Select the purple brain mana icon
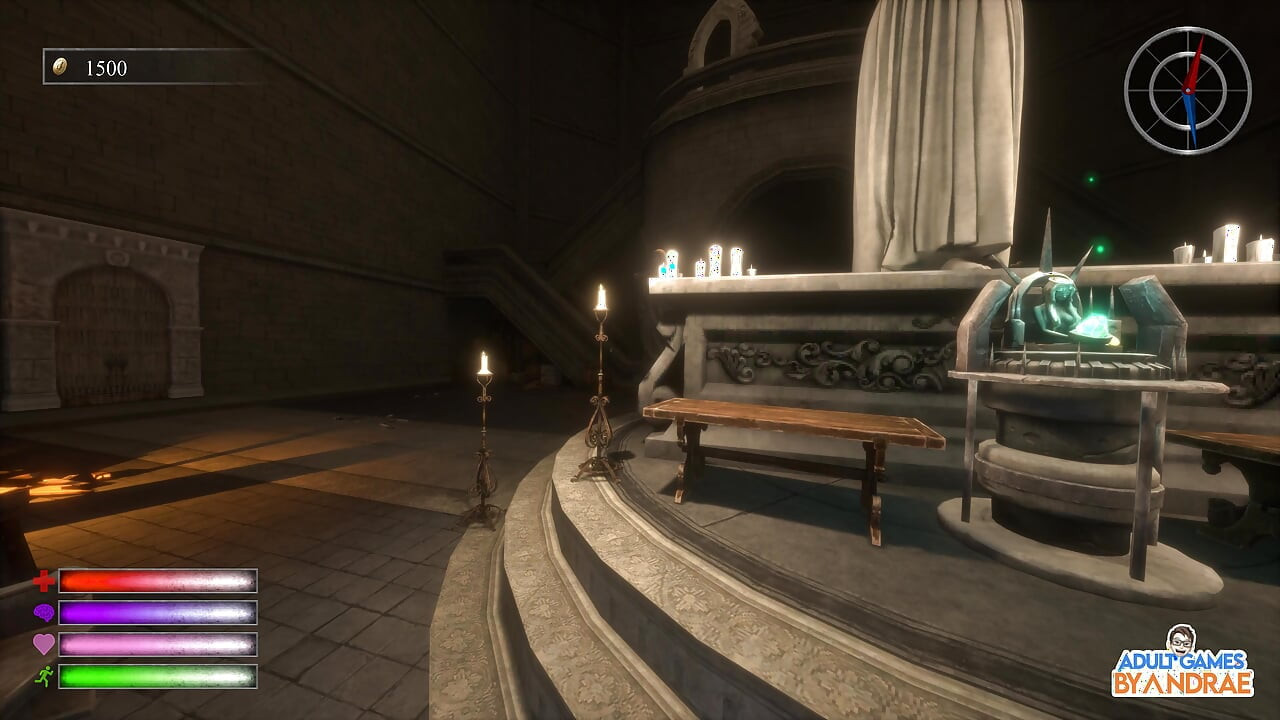Image resolution: width=1280 pixels, height=720 pixels. point(42,613)
